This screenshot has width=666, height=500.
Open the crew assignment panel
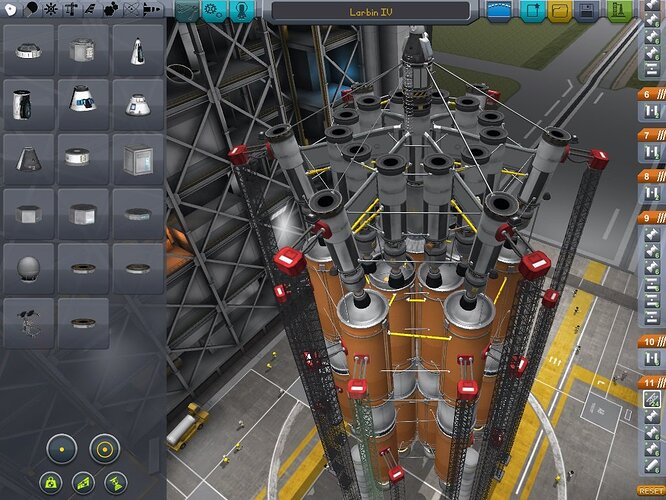(243, 11)
